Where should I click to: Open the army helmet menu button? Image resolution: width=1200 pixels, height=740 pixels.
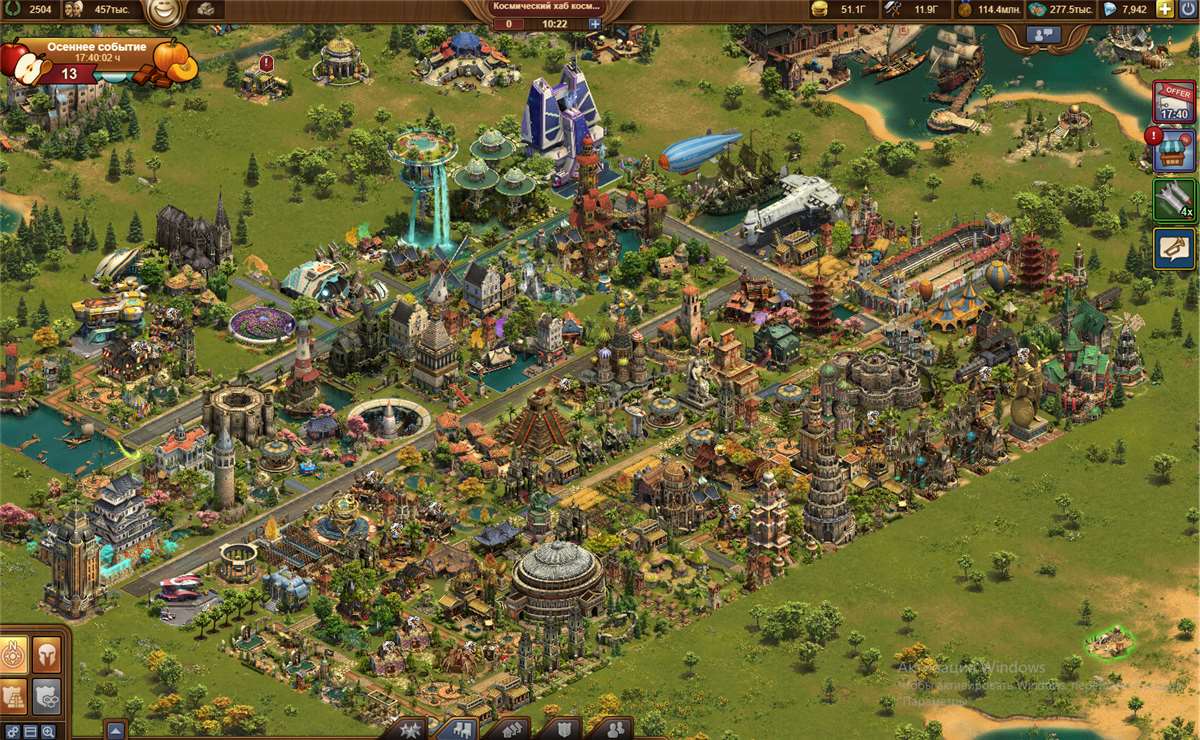point(46,655)
